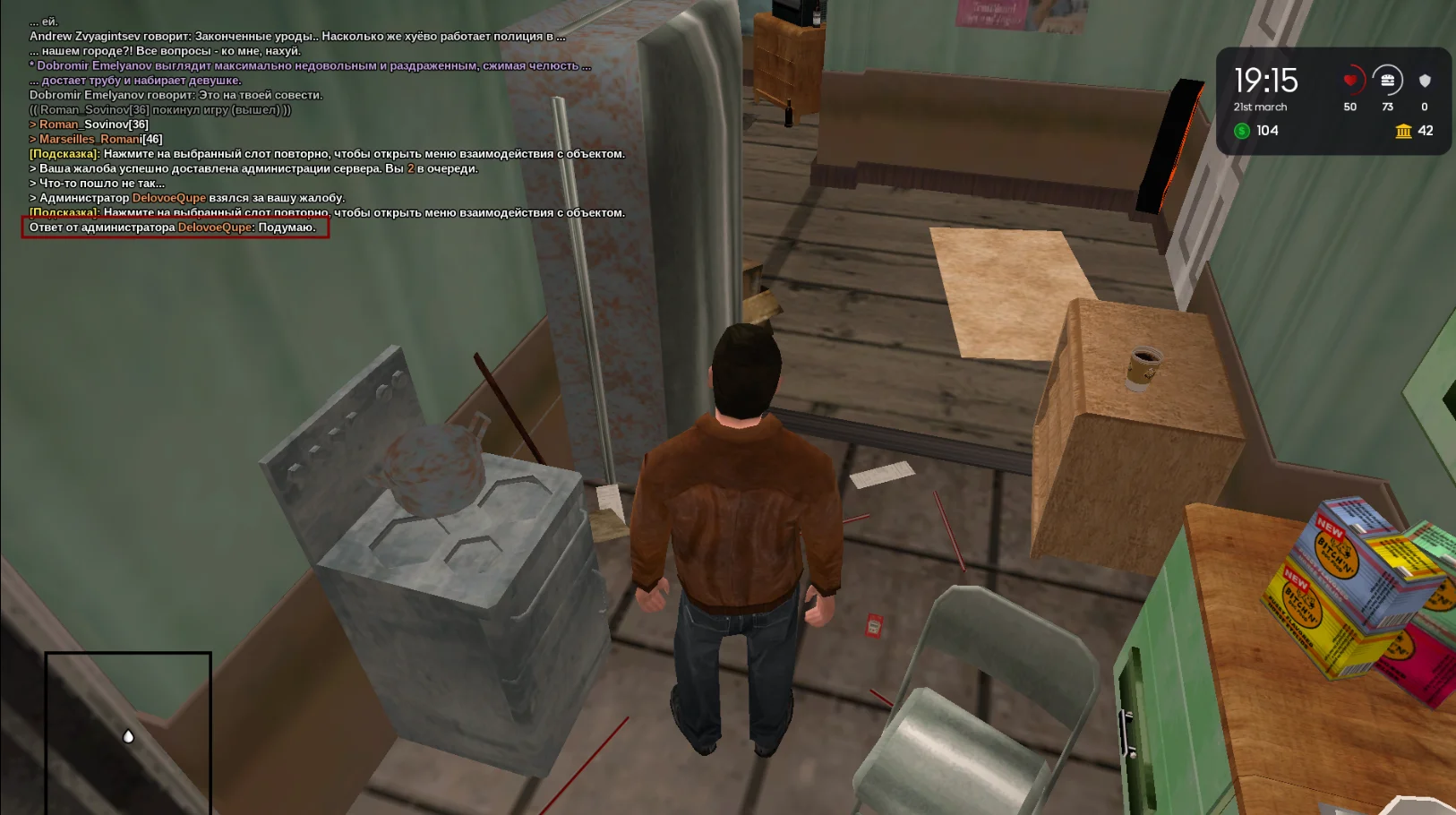The image size is (1456, 815).
Task: Click the red heart health icon
Action: 1350,81
